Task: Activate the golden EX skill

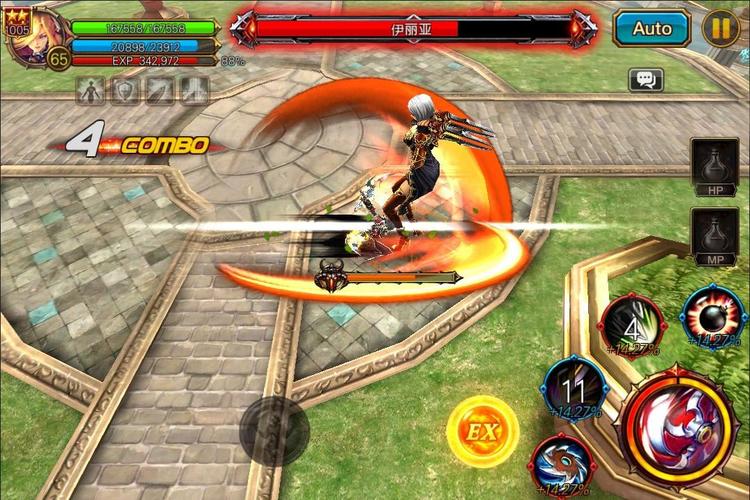Action: (482, 432)
